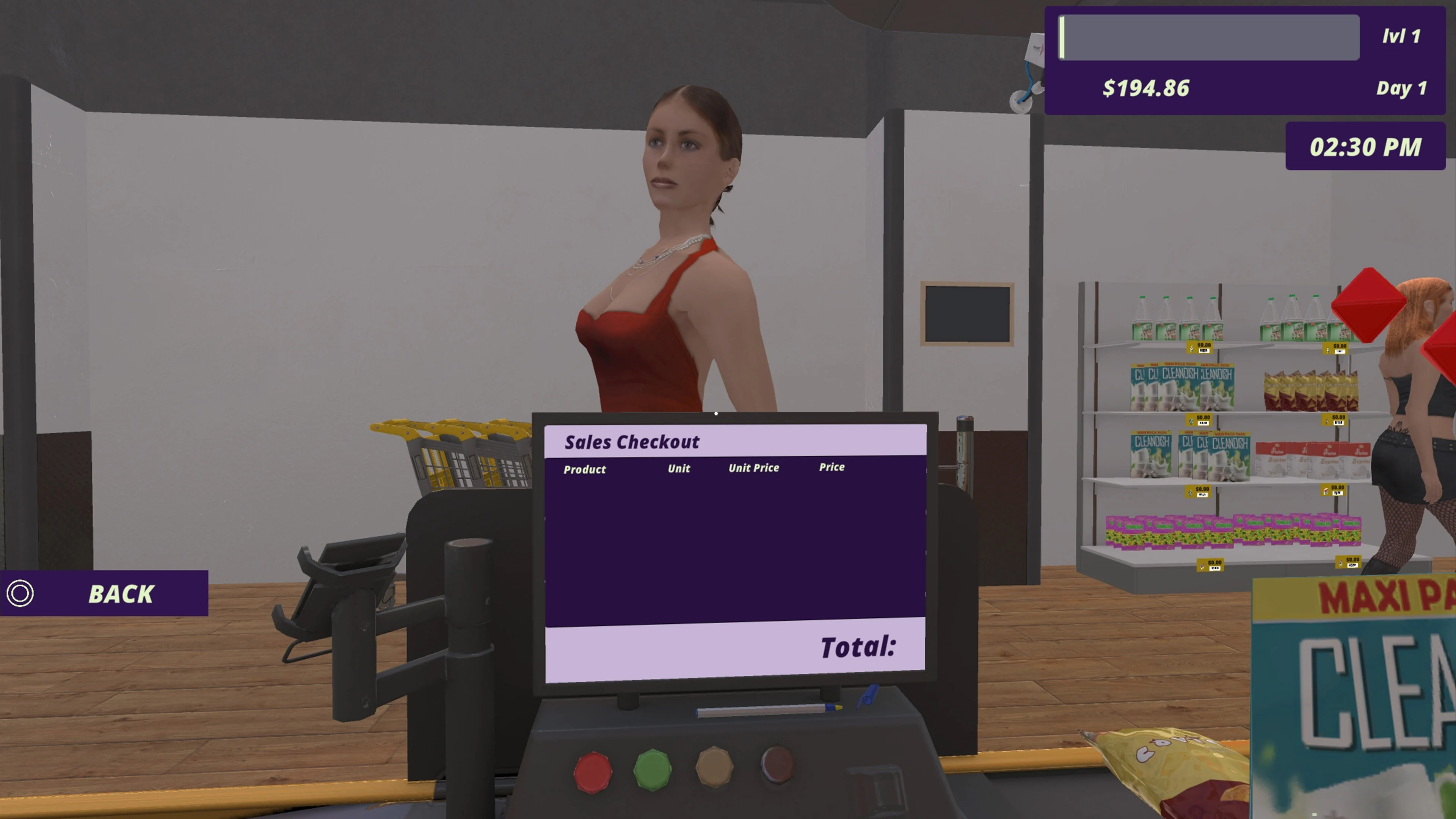This screenshot has width=1456, height=819.
Task: Click the circular icon on the Back bar
Action: pyautogui.click(x=20, y=594)
